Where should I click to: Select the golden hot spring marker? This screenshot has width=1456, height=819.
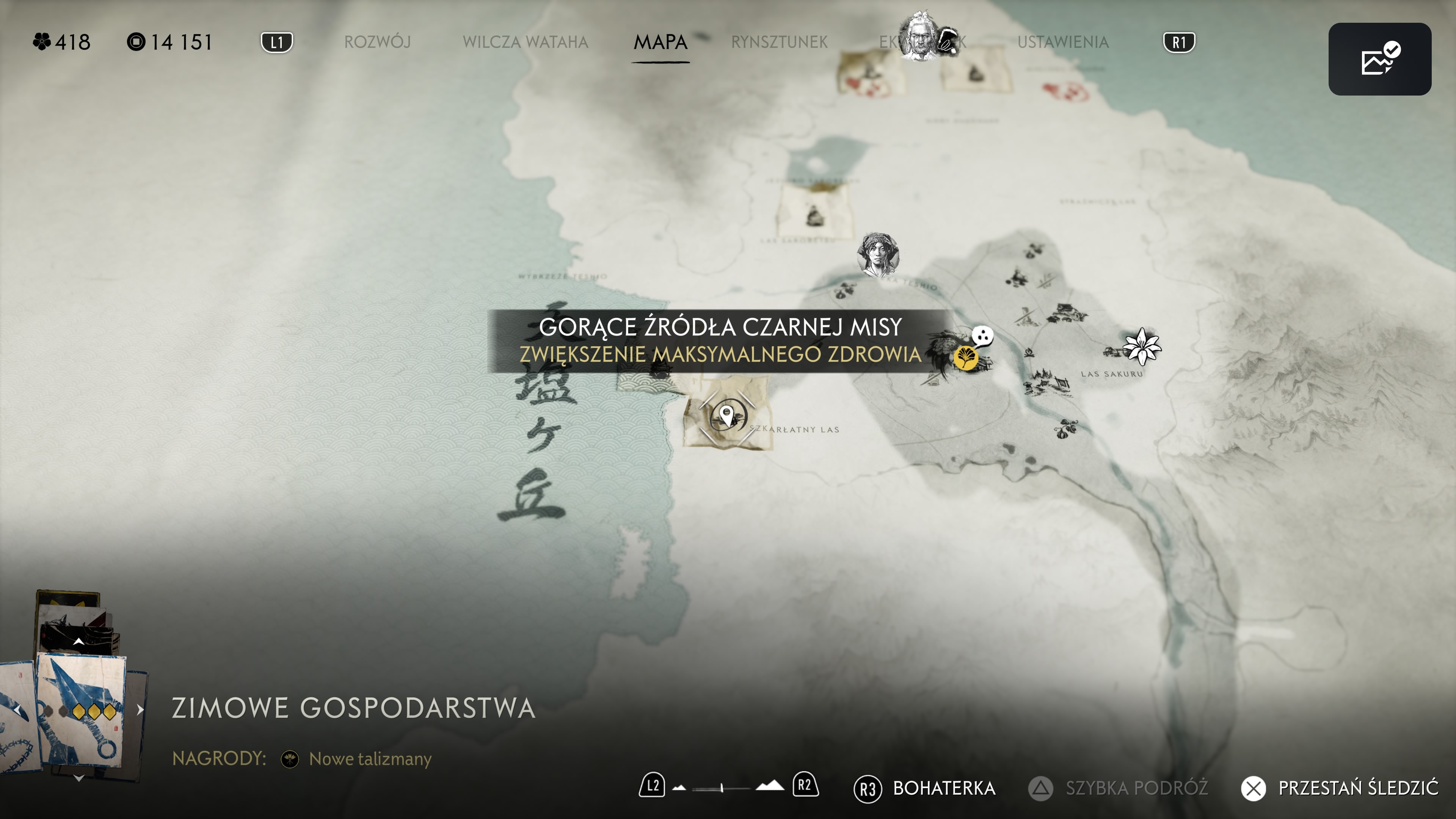[965, 357]
